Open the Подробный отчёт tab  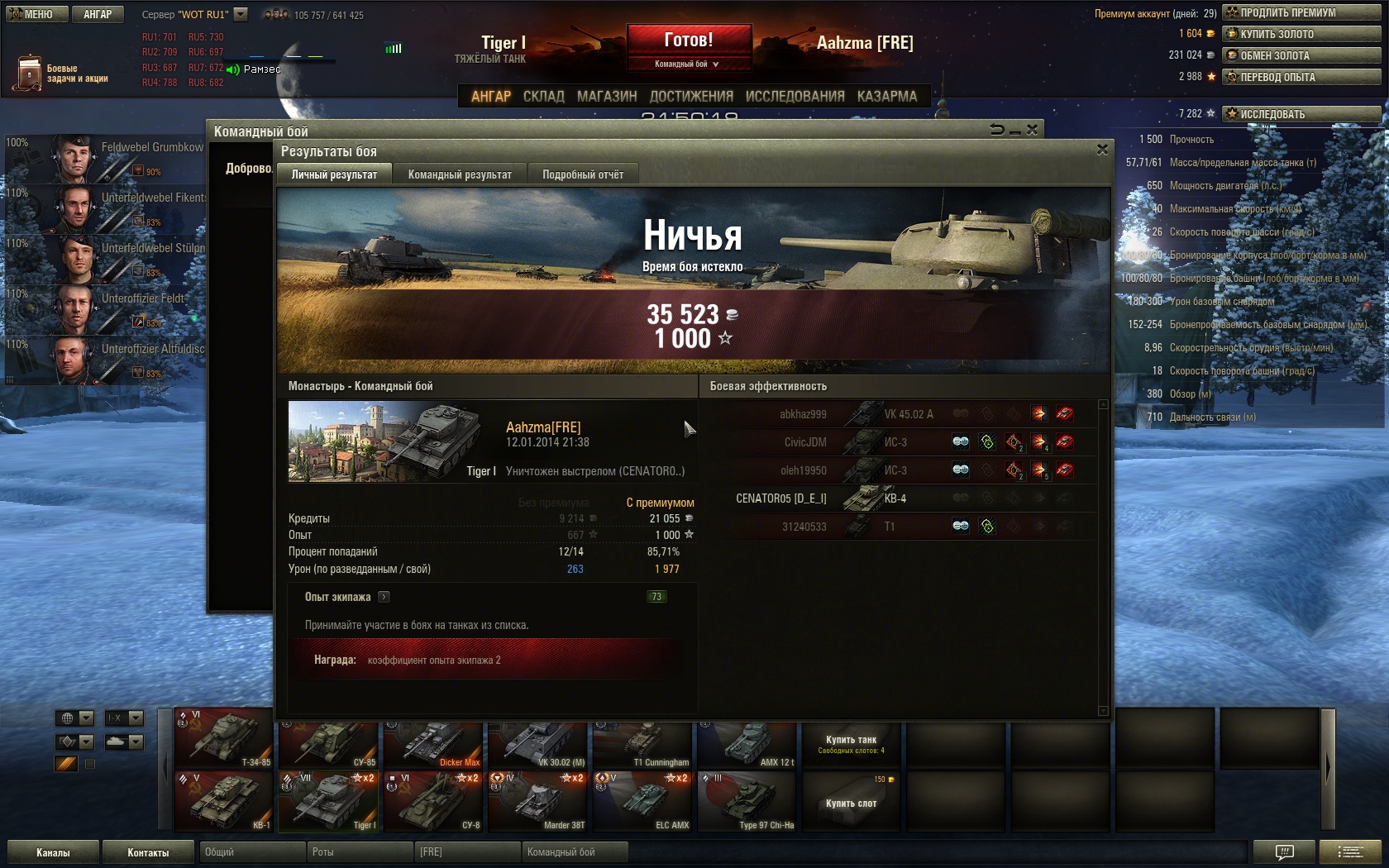[x=583, y=174]
